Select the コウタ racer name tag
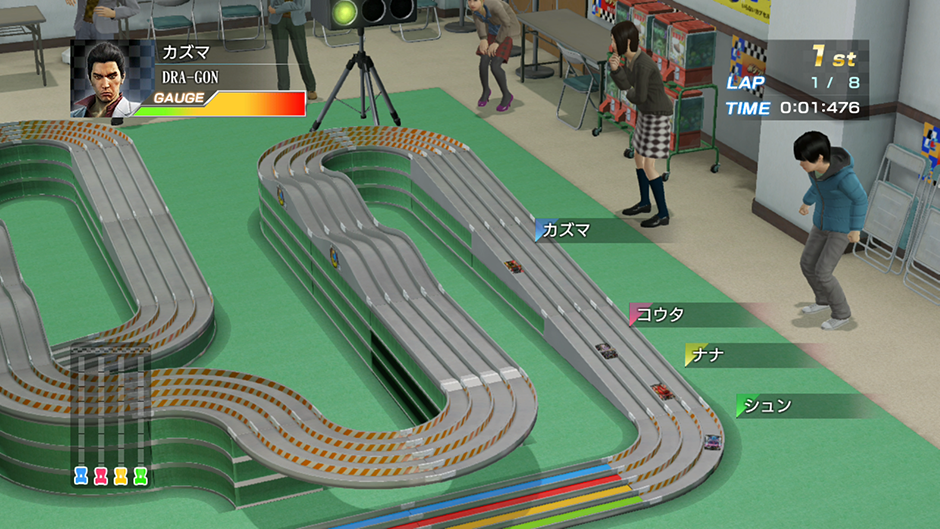The height and width of the screenshot is (529, 940). point(661,315)
